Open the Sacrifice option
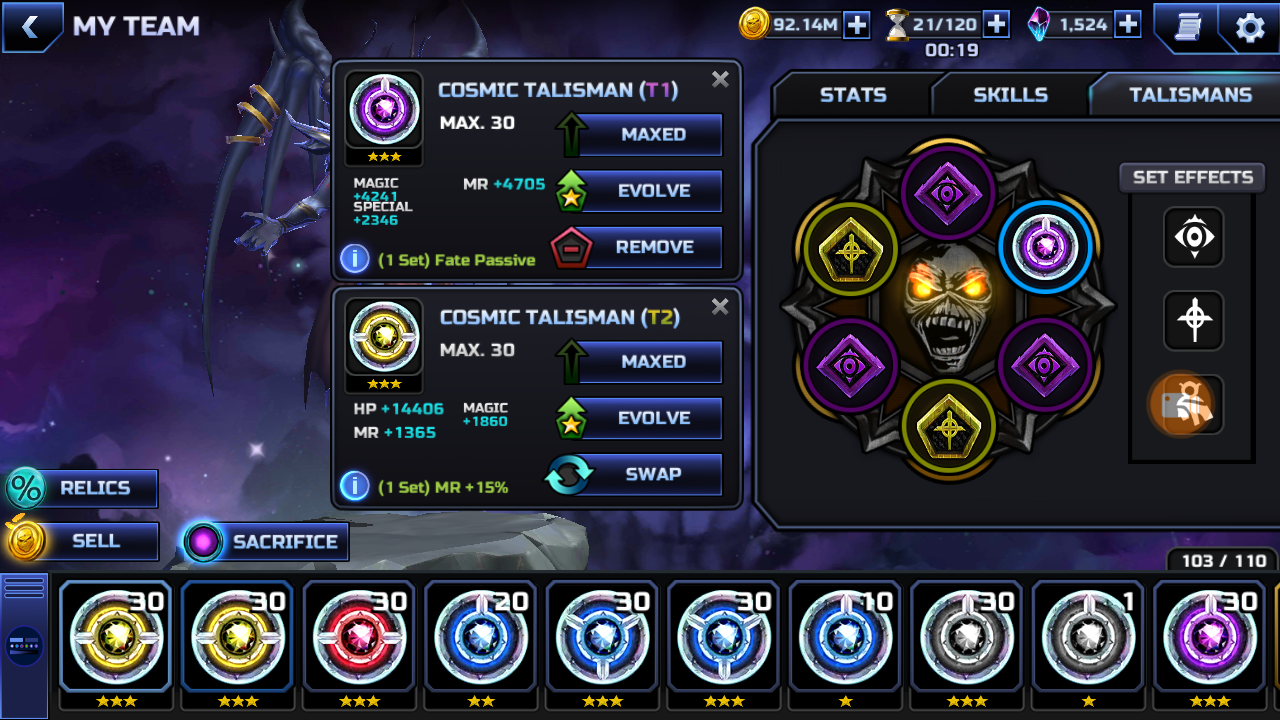This screenshot has width=1280, height=720. coord(284,542)
